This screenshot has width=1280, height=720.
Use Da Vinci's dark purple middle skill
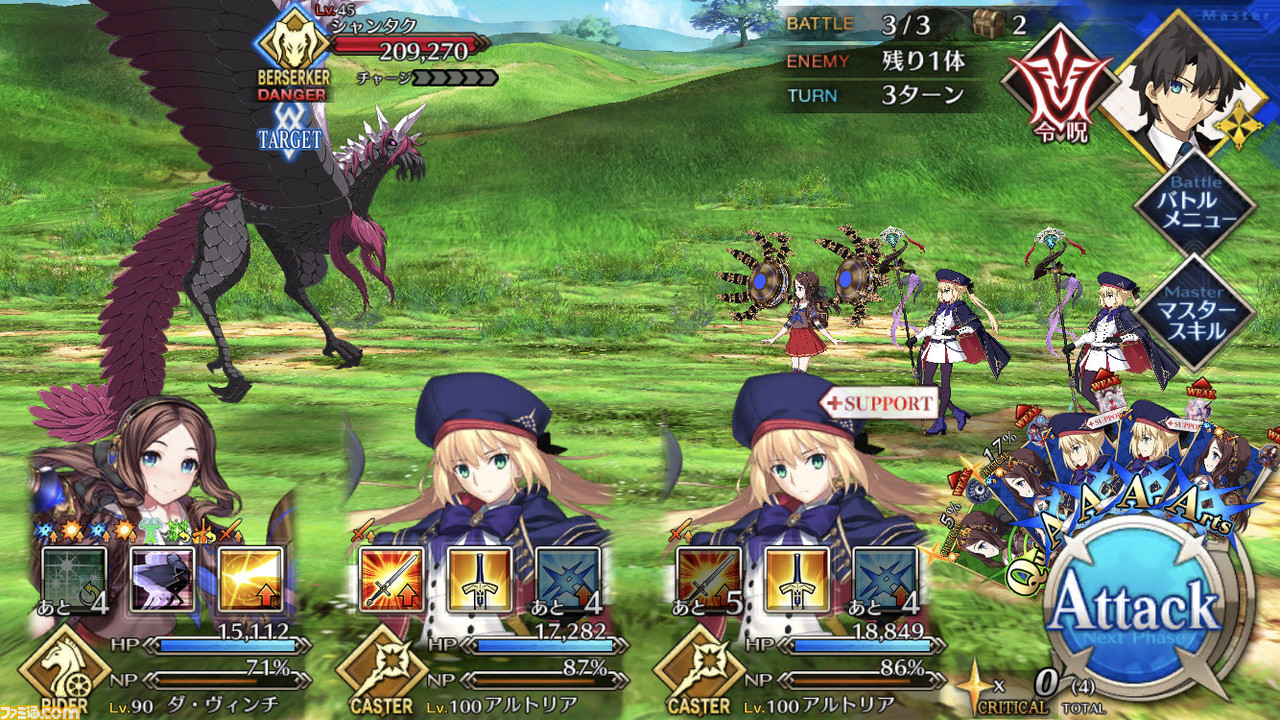(163, 581)
